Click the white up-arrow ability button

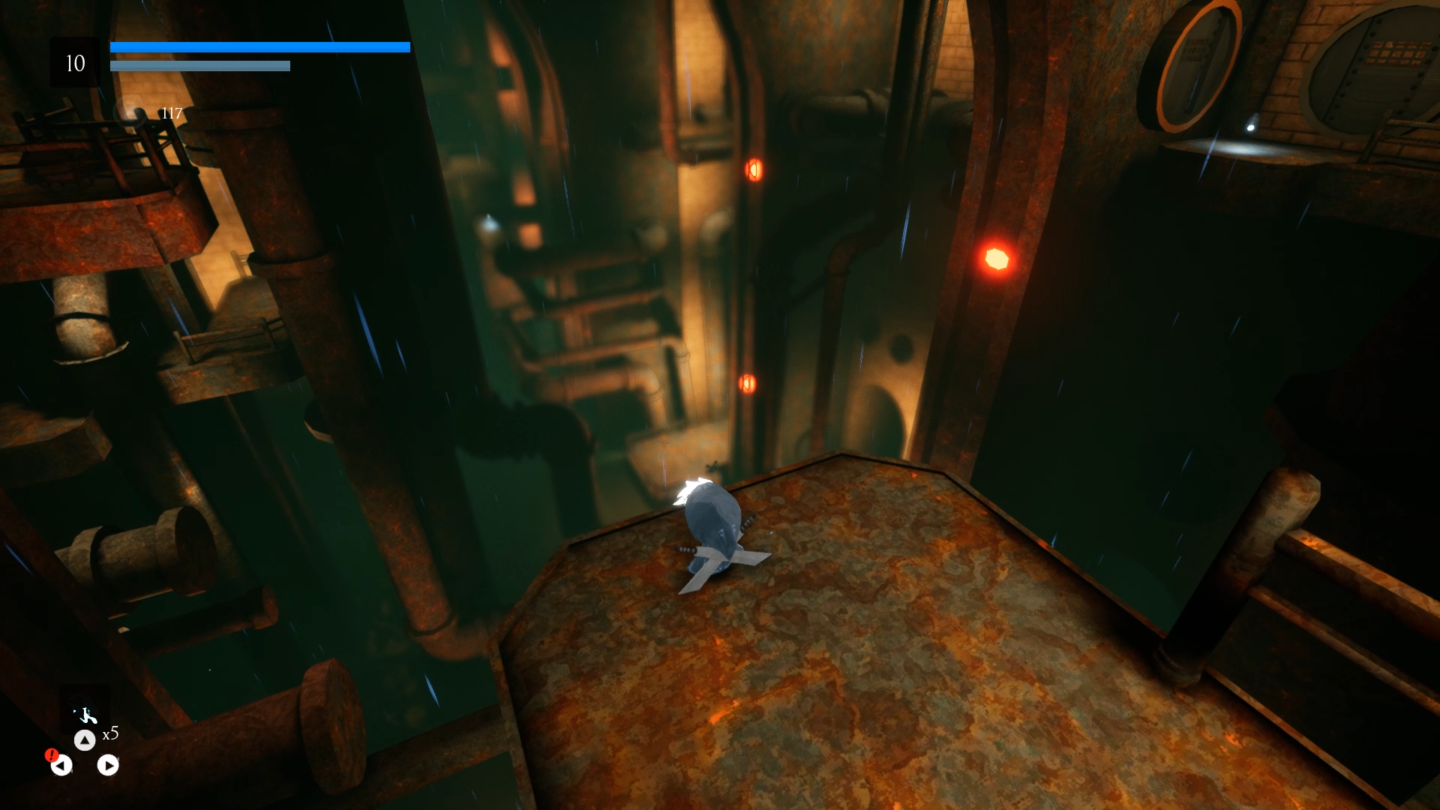pos(86,739)
